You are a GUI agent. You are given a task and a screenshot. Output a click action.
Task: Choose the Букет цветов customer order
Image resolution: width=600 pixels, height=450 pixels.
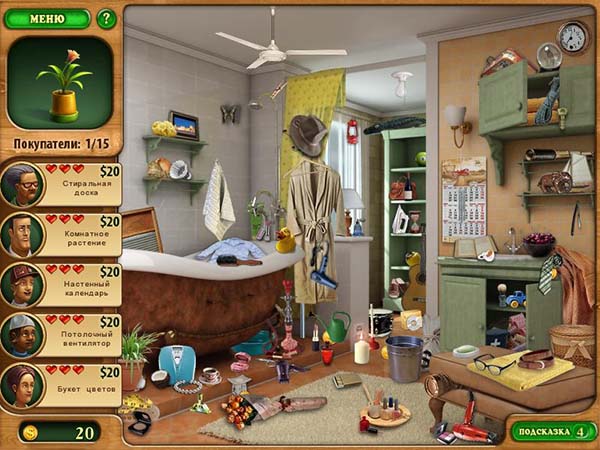[62, 386]
